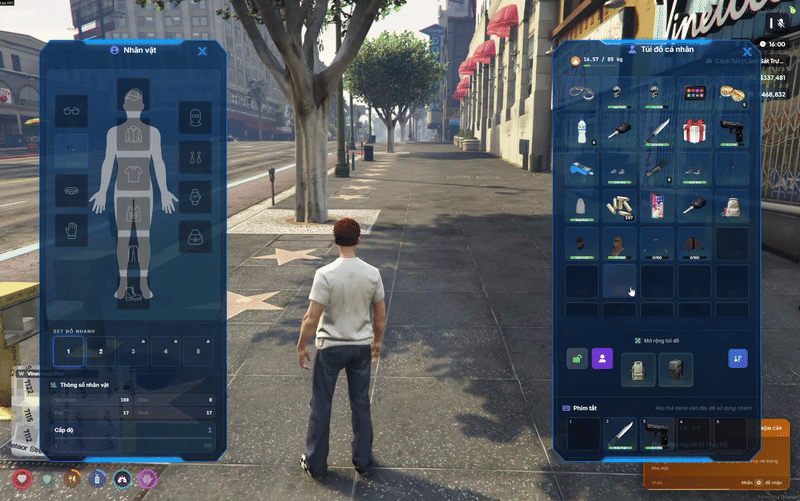Viewport: 800px width, 501px height.
Task: Choose the smartphone item slot
Action: pos(657,206)
